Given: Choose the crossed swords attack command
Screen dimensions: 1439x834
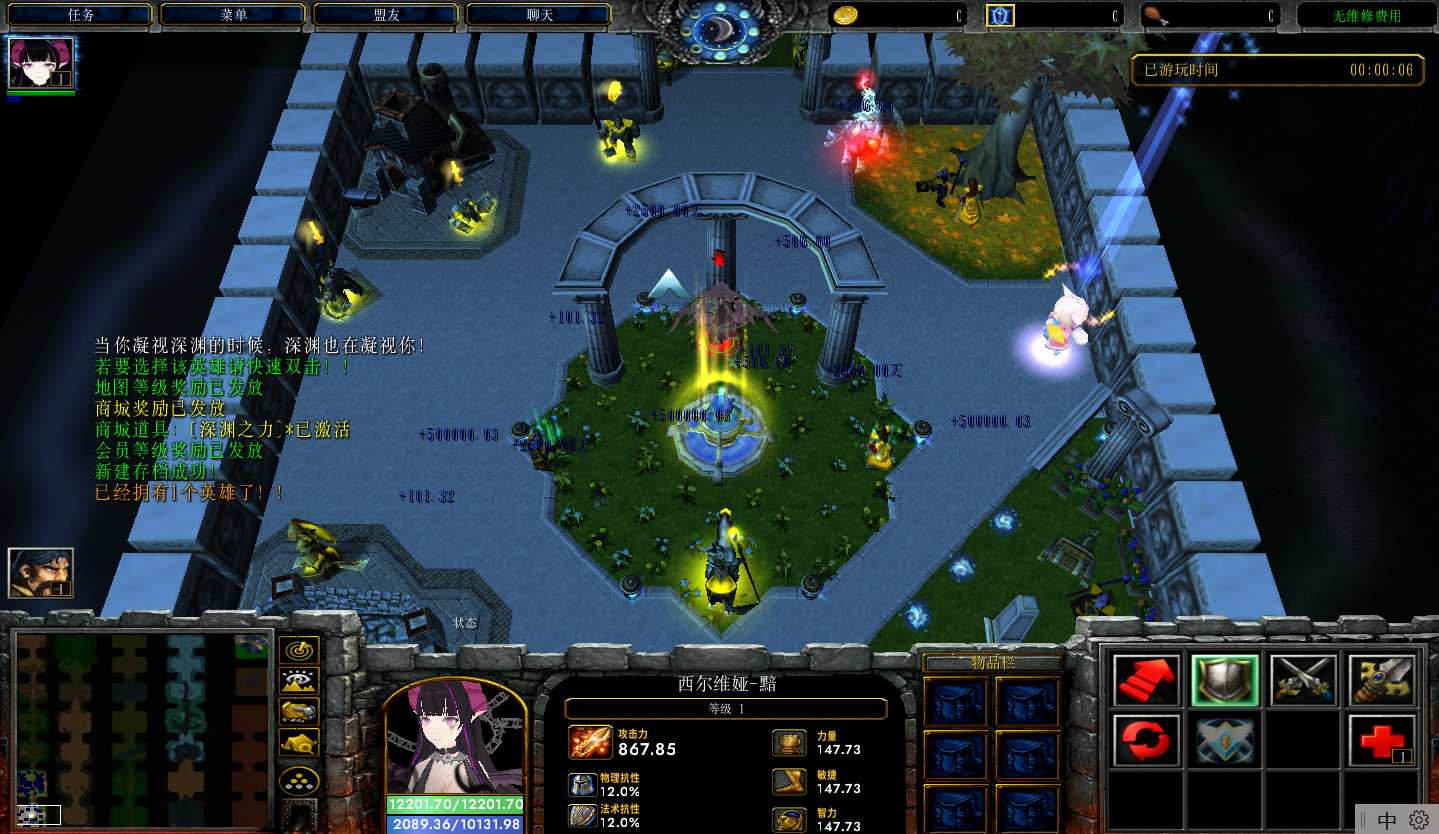Looking at the screenshot, I should [1303, 680].
